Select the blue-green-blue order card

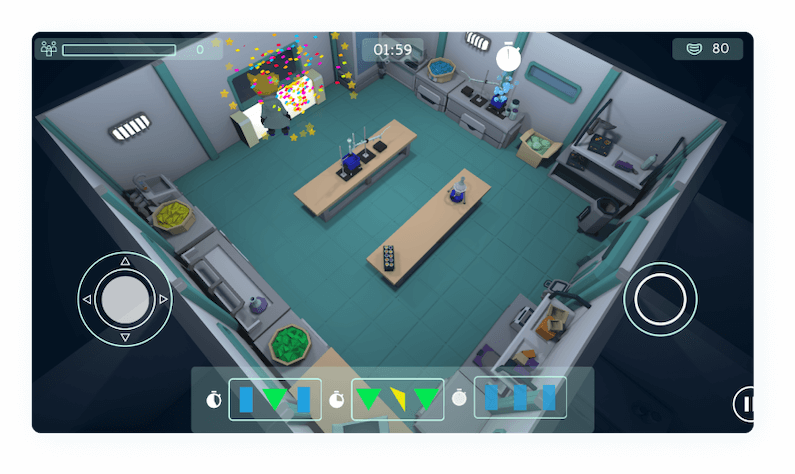point(275,399)
